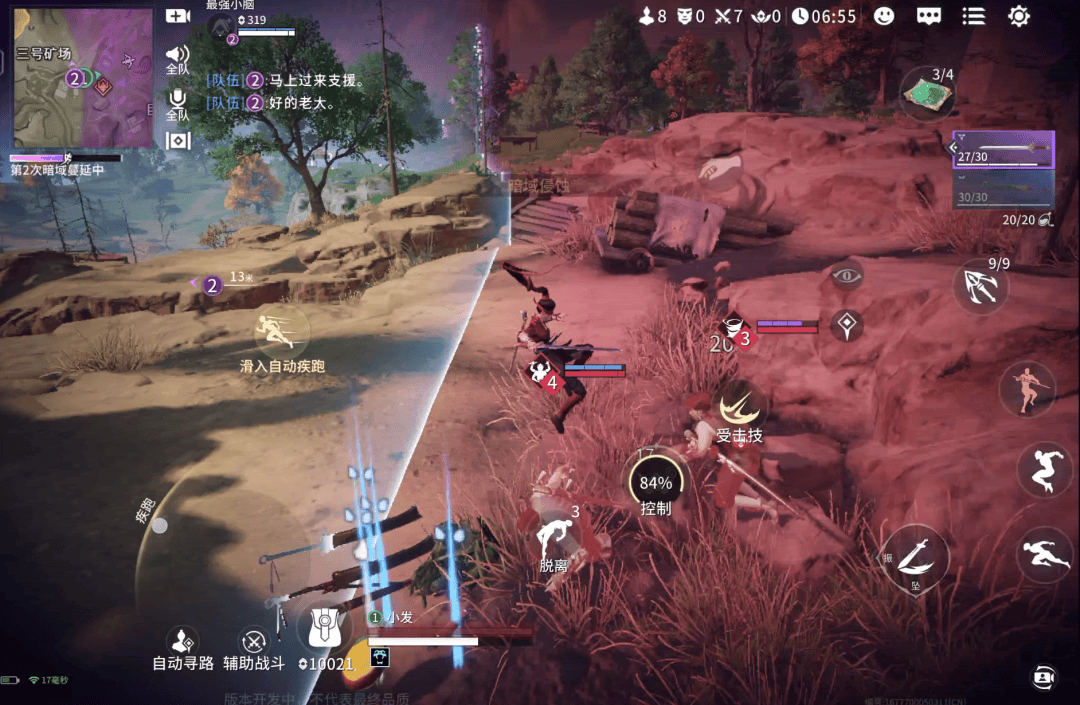
Task: Open the list menu icon
Action: coord(973,16)
